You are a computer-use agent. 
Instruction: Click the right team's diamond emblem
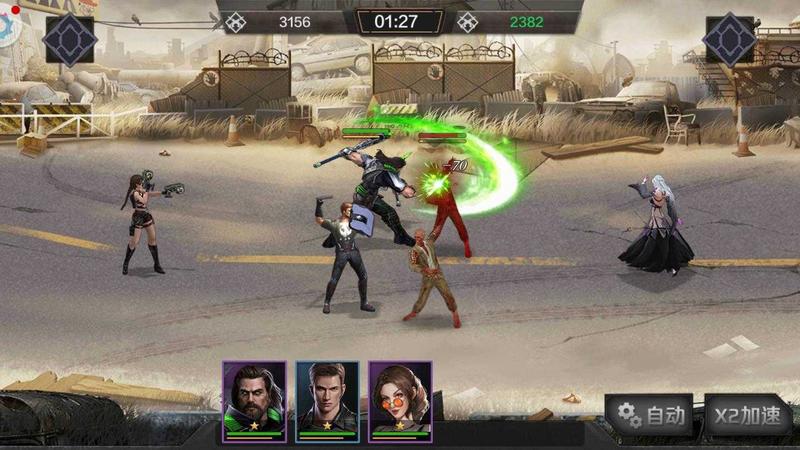click(729, 40)
